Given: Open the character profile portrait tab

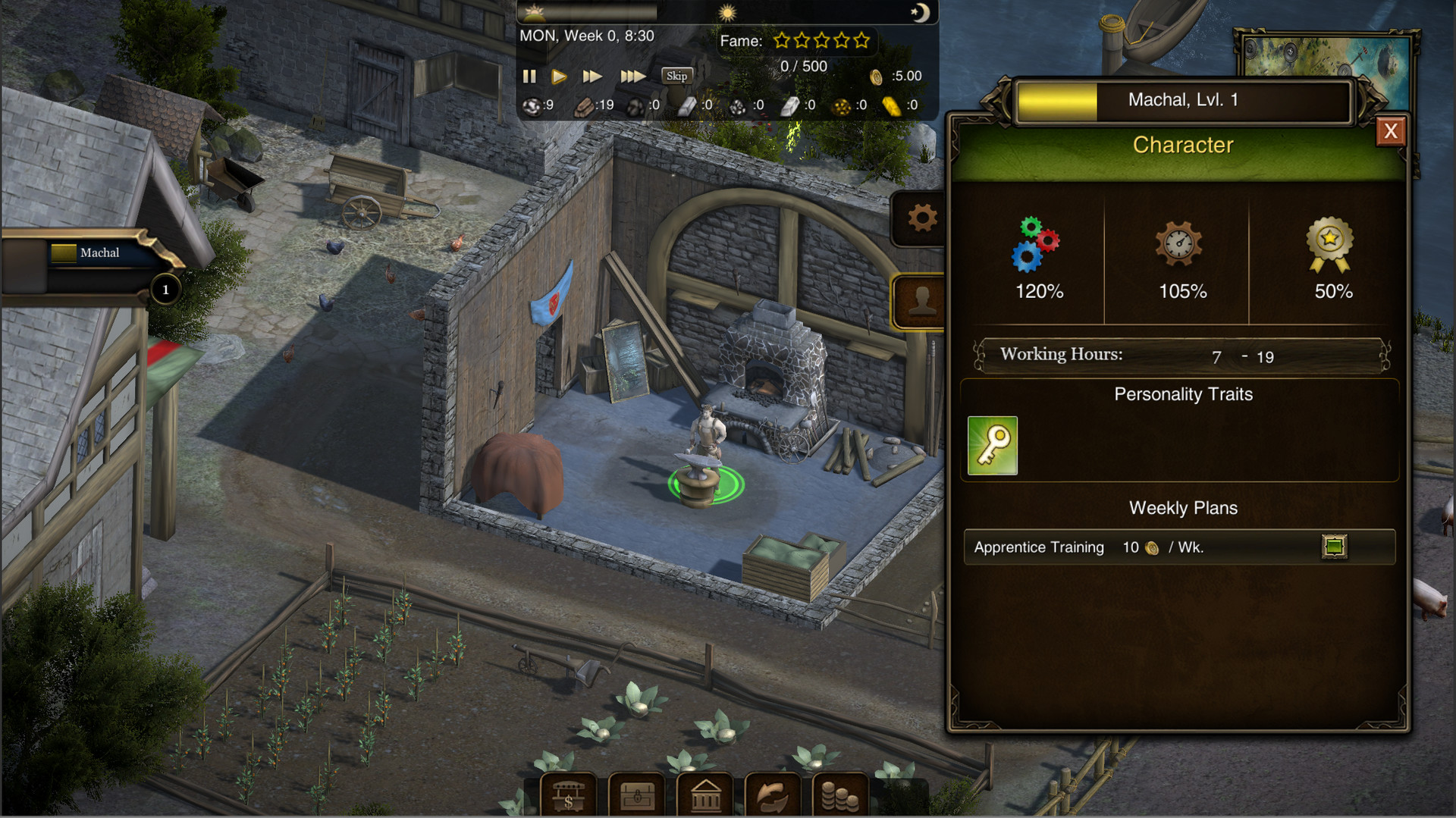Looking at the screenshot, I should coord(920,301).
